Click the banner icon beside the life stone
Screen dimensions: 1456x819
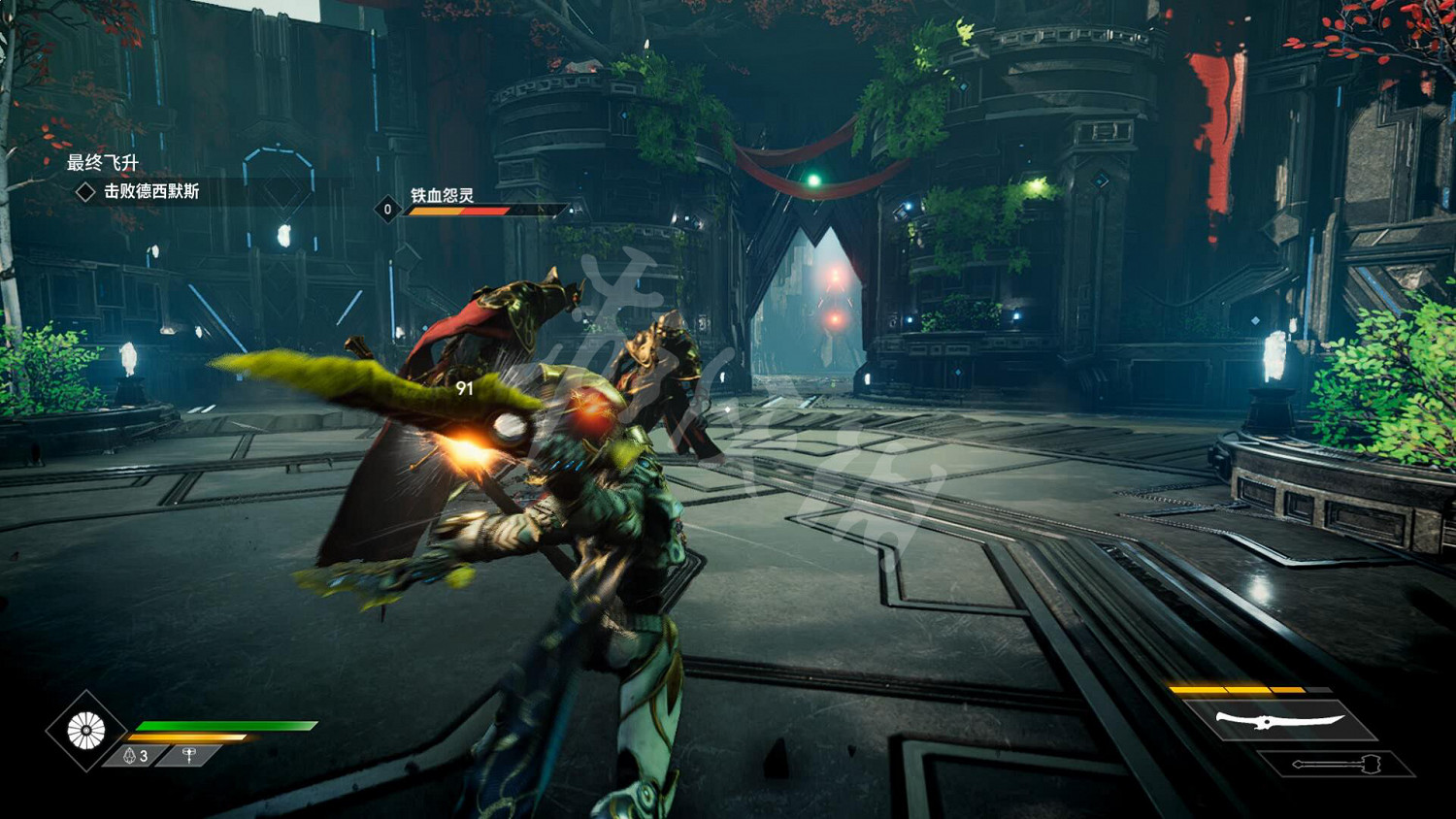pos(190,754)
